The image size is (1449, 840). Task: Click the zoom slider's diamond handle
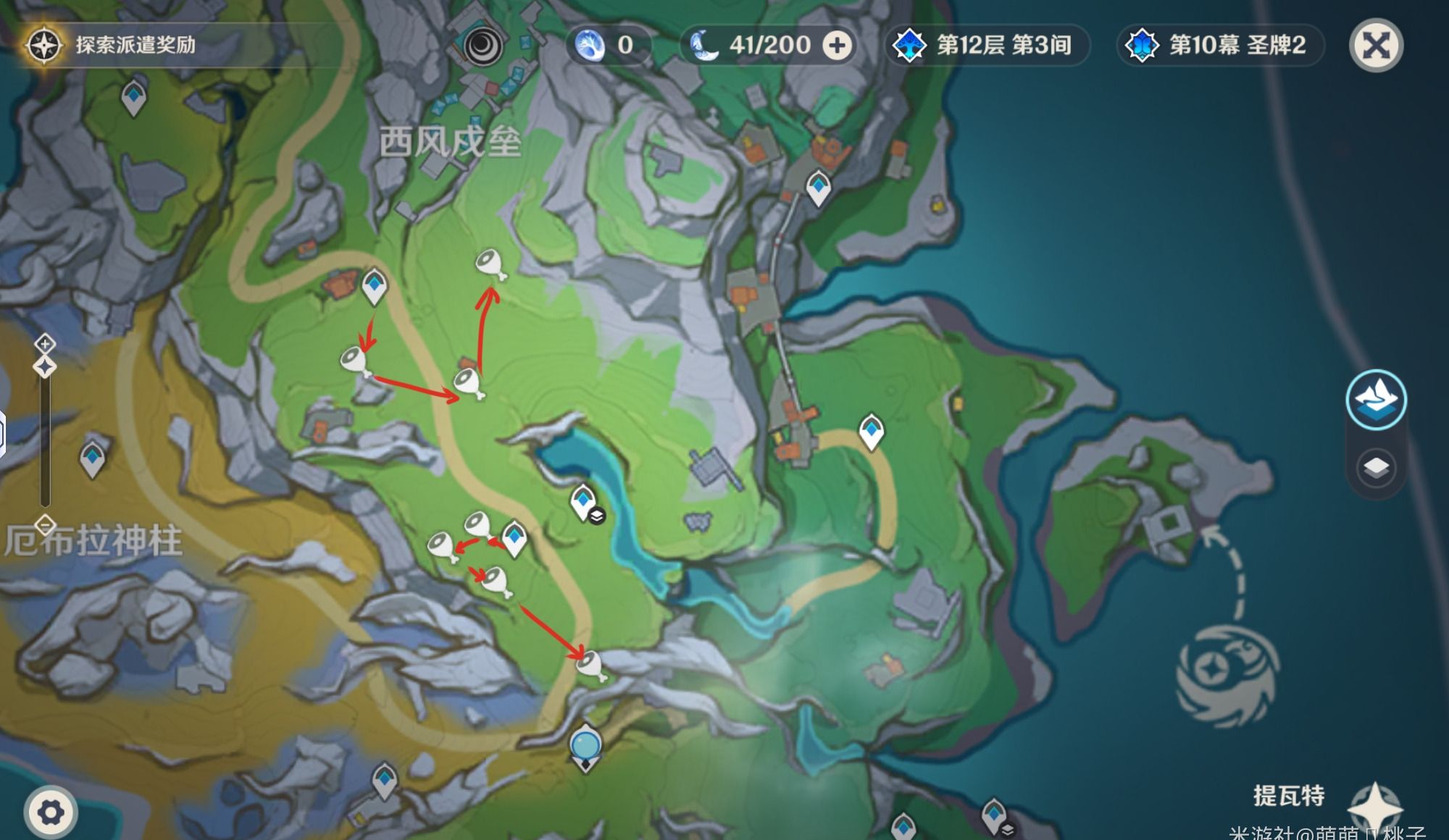(x=45, y=366)
